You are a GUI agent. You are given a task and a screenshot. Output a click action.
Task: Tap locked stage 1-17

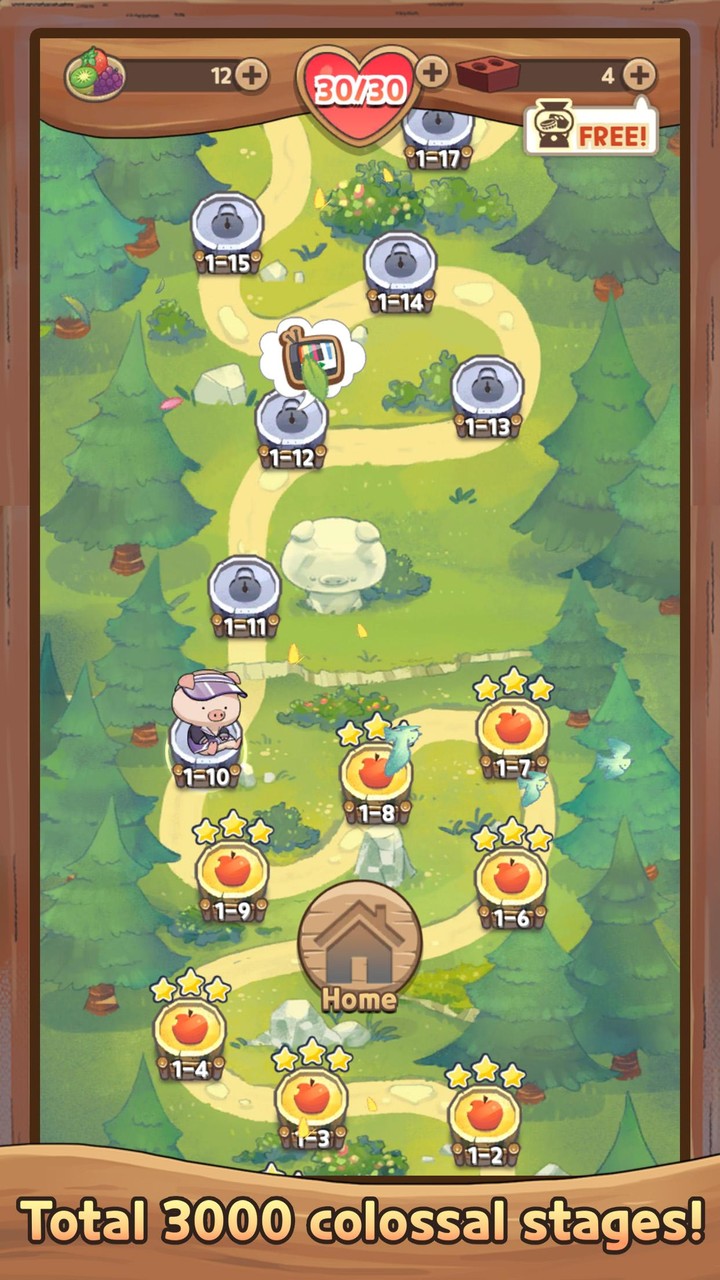[437, 130]
